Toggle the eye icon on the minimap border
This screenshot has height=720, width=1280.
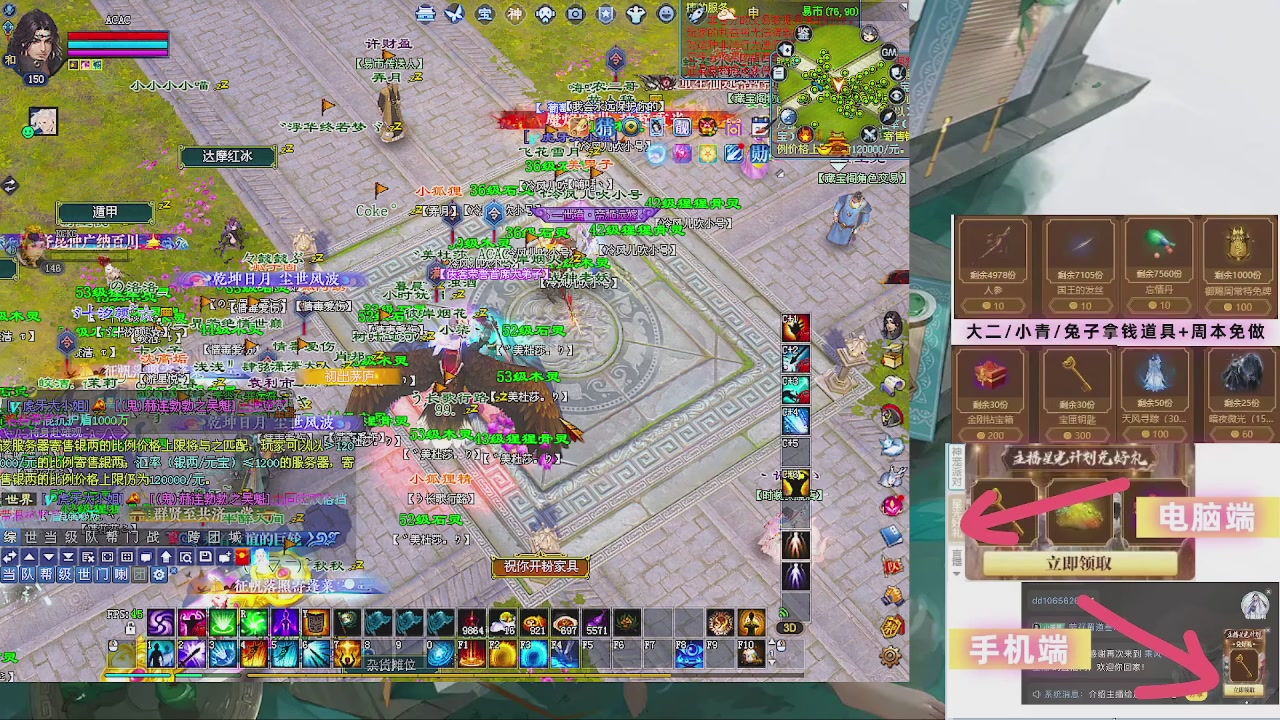pos(896,95)
